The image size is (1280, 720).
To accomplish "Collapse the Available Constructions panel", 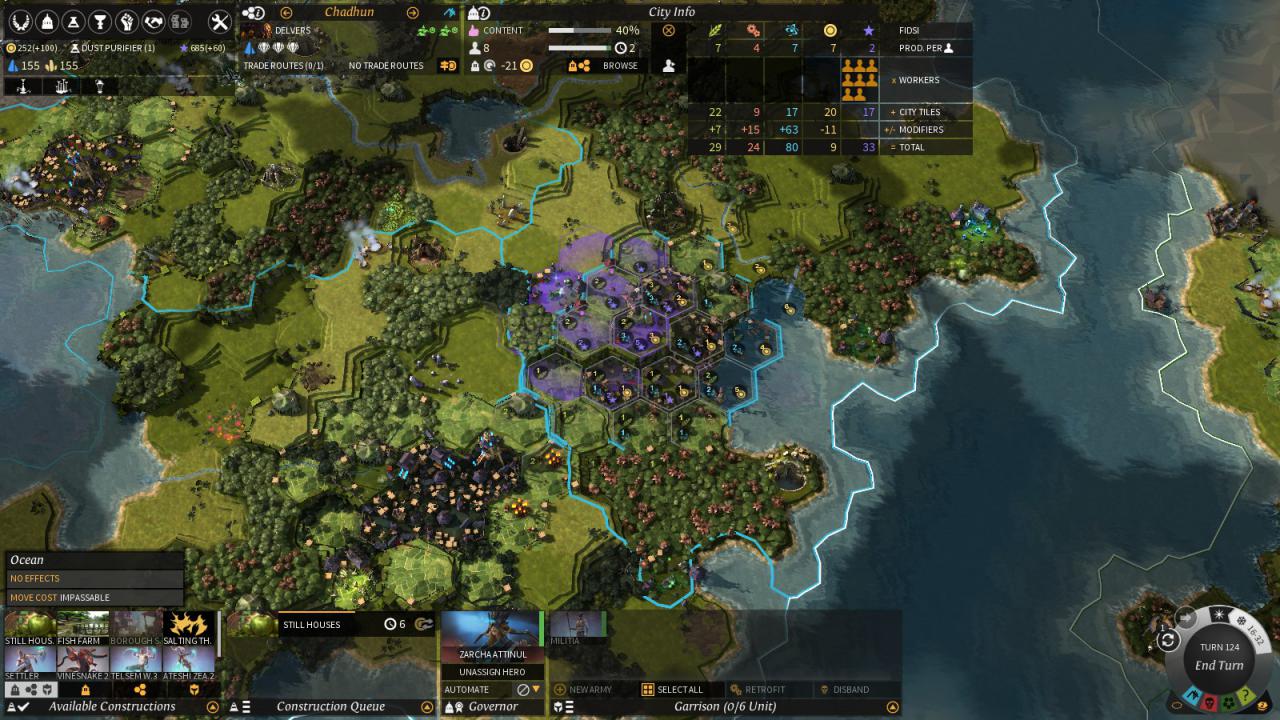I will coord(212,707).
